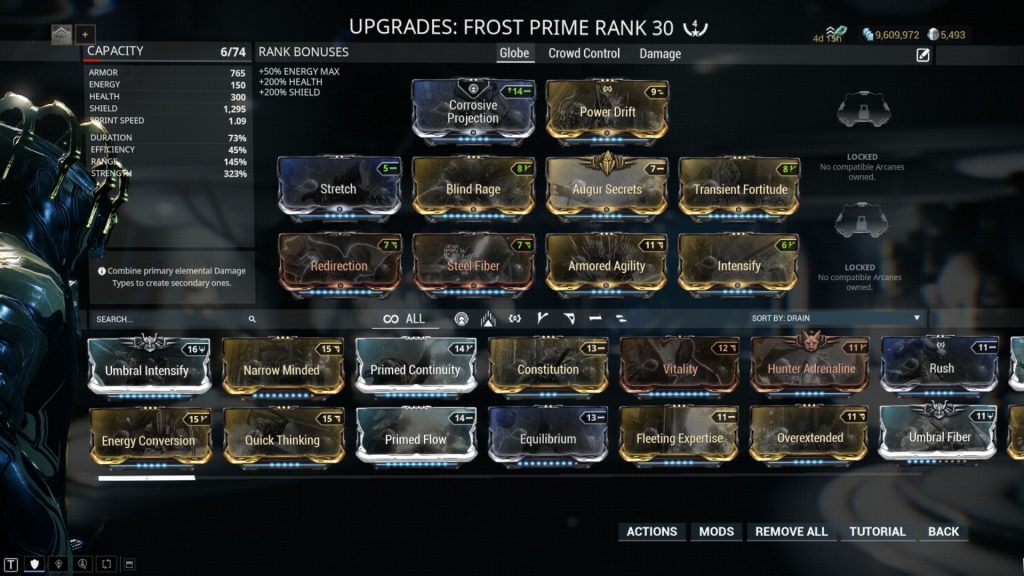Switch to the Crowd Control loadout tab
Image resolution: width=1024 pixels, height=576 pixels.
click(x=584, y=53)
